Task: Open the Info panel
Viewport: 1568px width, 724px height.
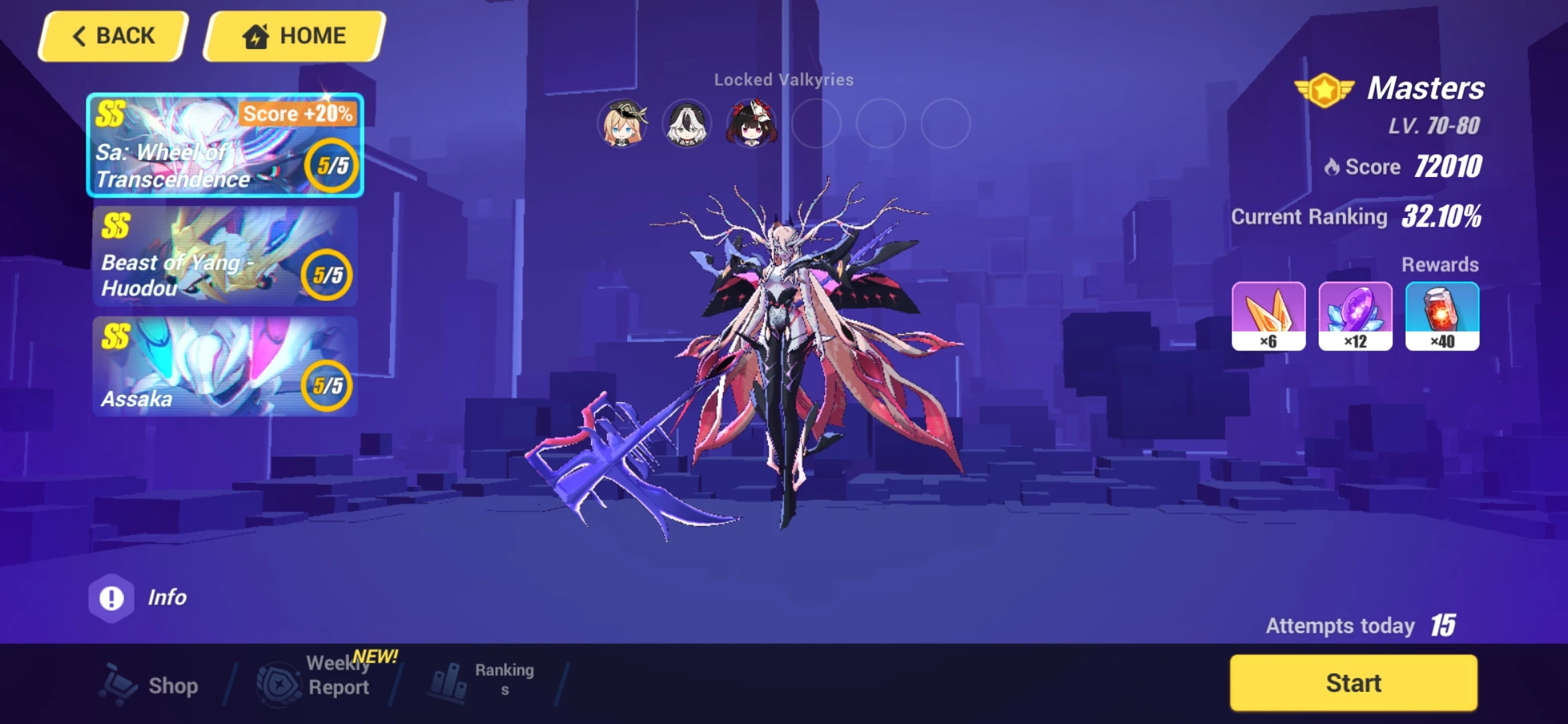Action: coord(141,597)
